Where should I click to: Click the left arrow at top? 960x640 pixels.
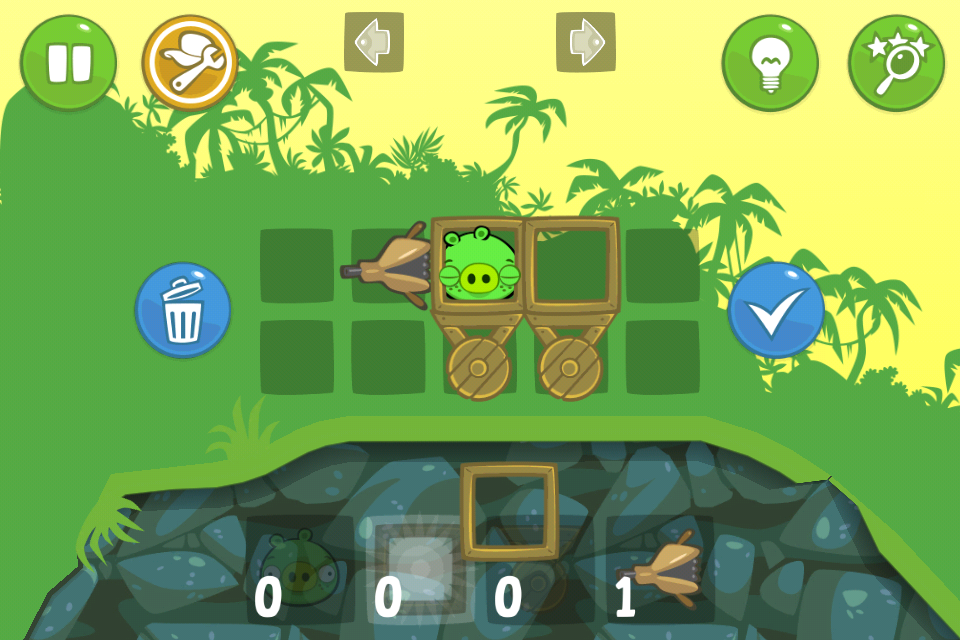[x=374, y=41]
